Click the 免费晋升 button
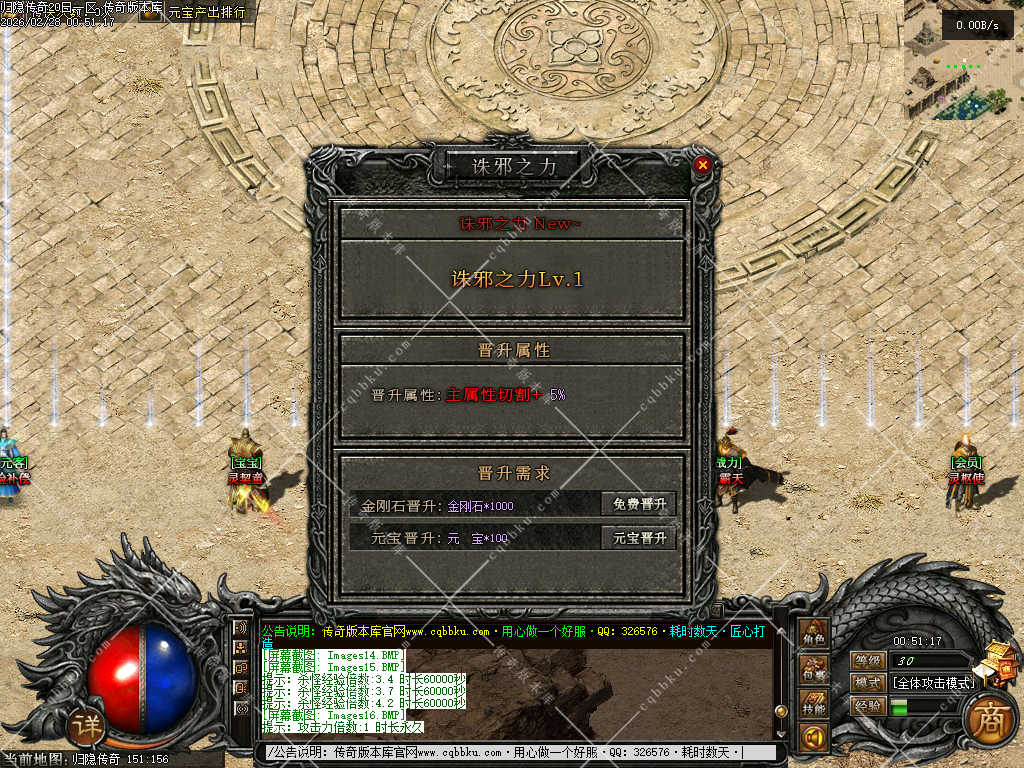 point(639,504)
